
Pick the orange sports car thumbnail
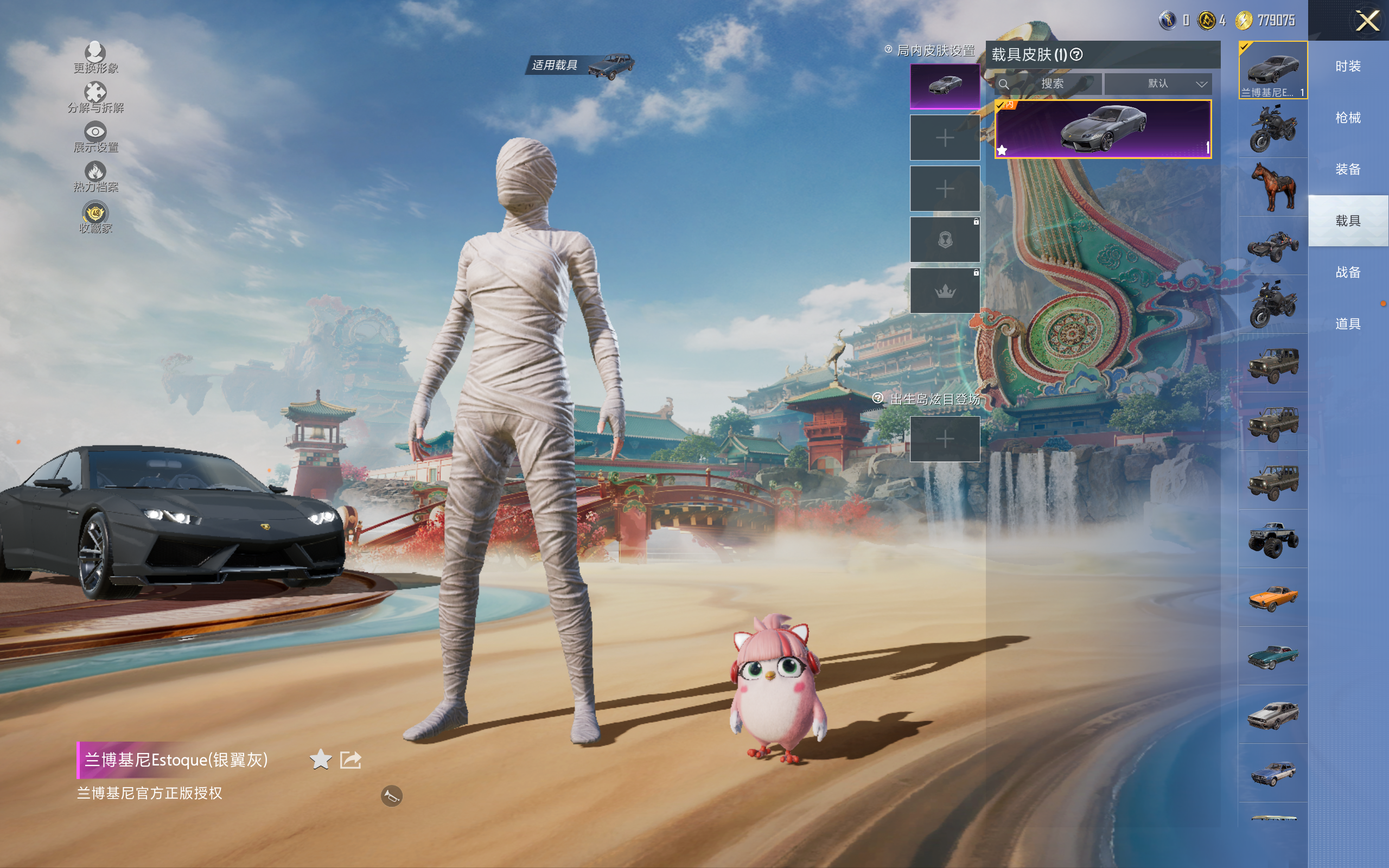click(1273, 598)
